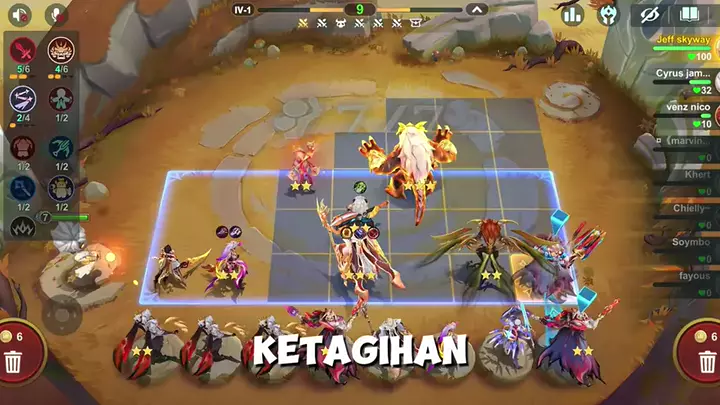
Task: Select the three-star hero in board center
Action: pos(358,240)
